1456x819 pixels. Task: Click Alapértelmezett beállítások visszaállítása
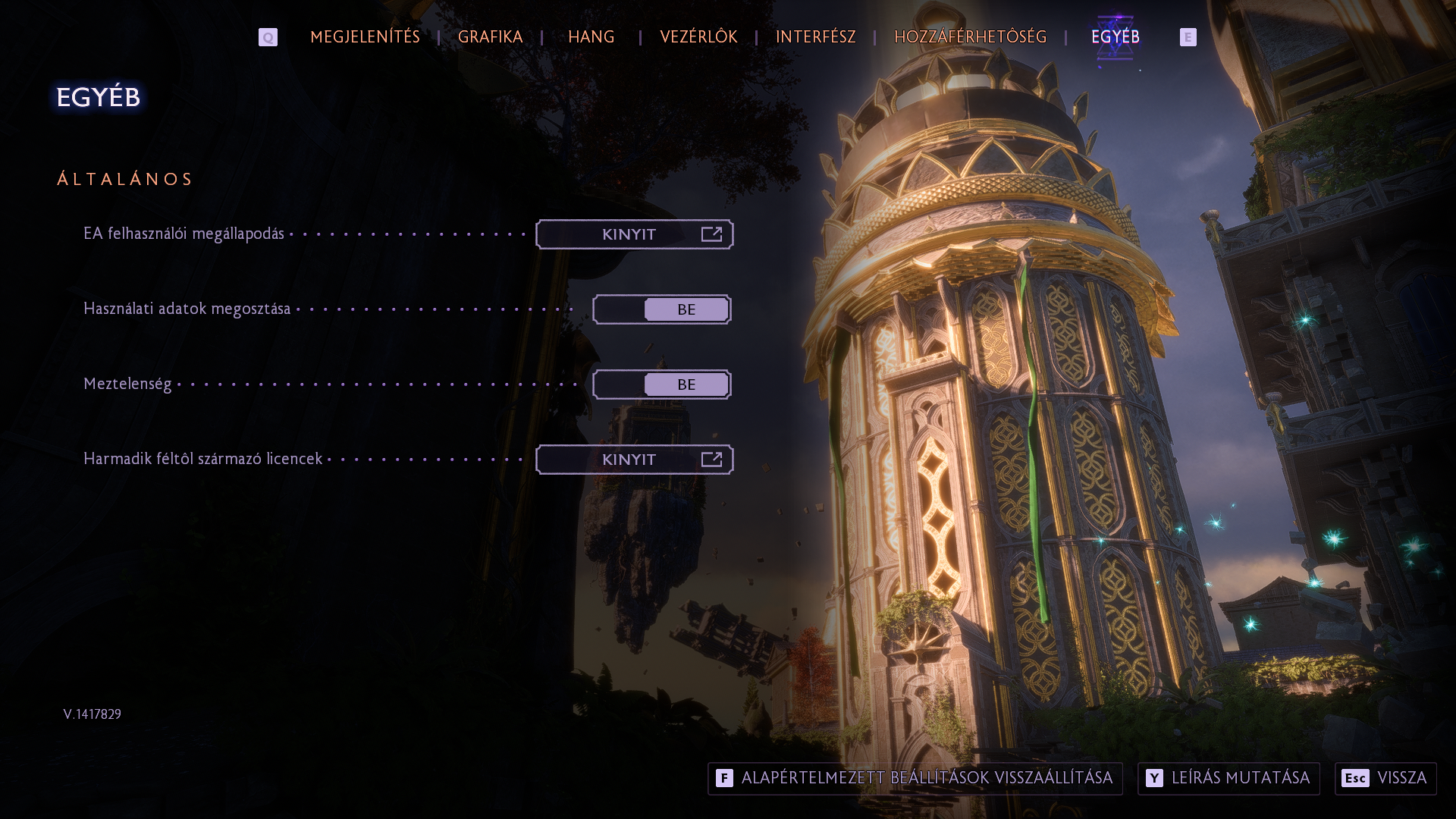pos(915,778)
